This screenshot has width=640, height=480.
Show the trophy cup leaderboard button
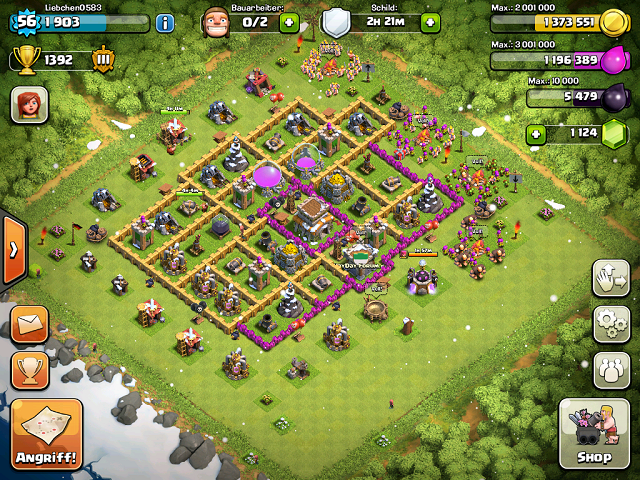[x=30, y=369]
